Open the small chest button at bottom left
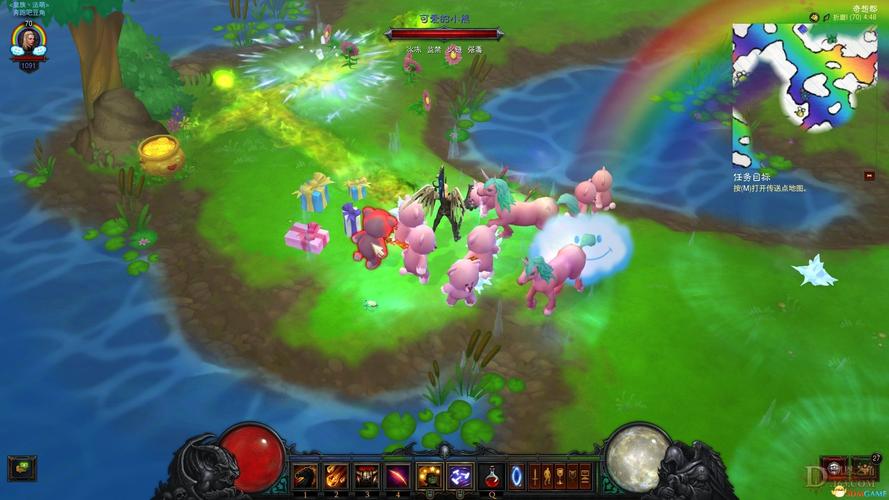The height and width of the screenshot is (500, 889). 21,467
